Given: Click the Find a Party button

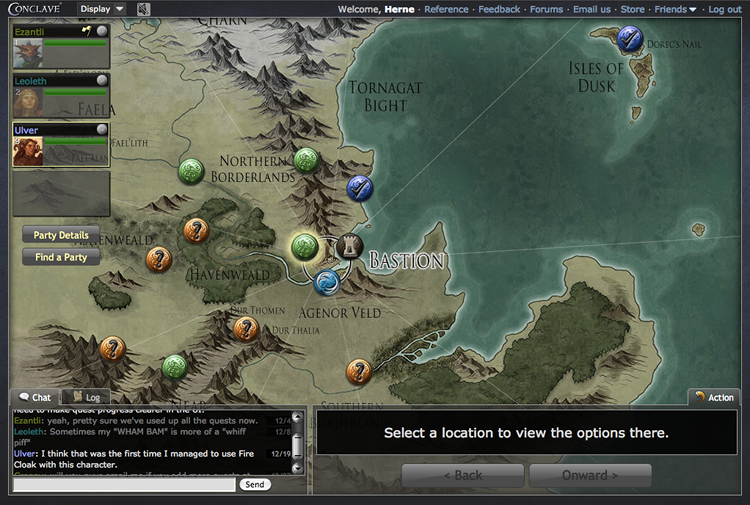Looking at the screenshot, I should coord(61,257).
